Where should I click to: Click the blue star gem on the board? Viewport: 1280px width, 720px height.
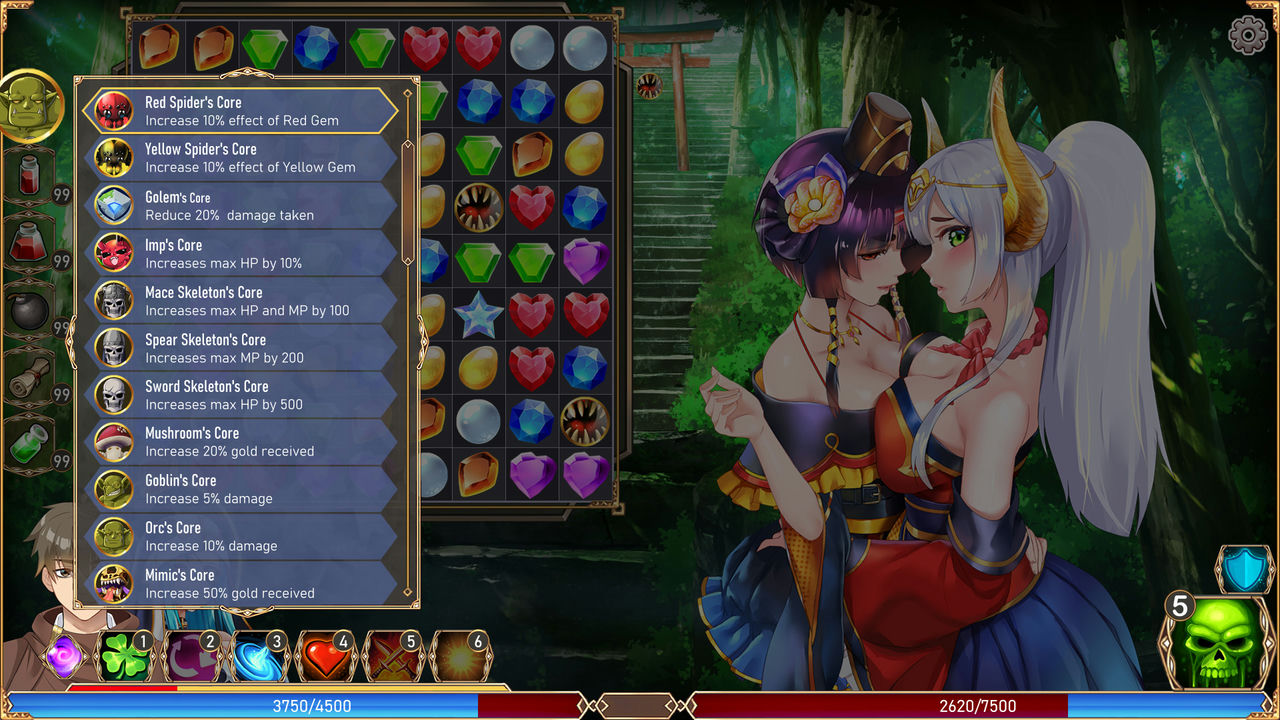(479, 314)
